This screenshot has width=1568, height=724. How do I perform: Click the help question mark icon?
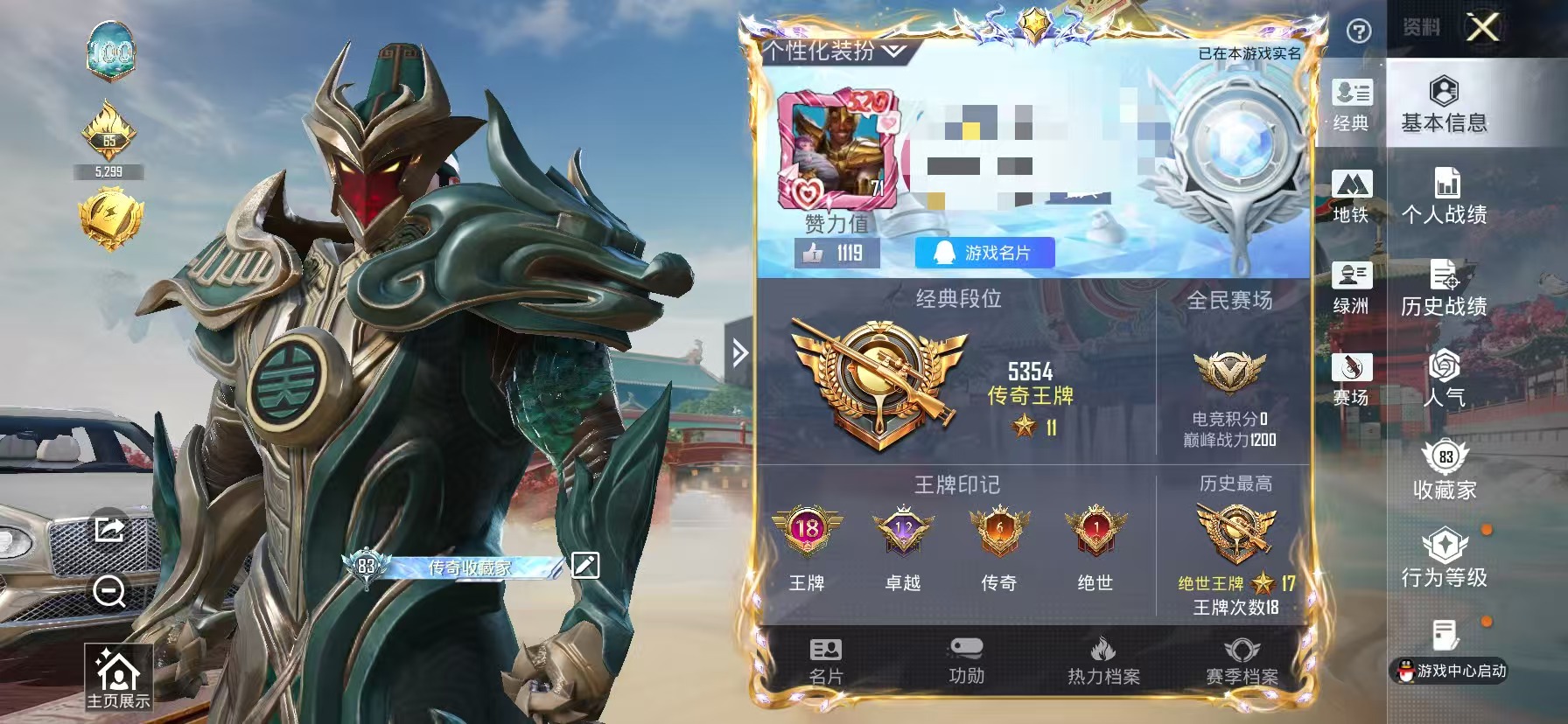coord(1358,31)
